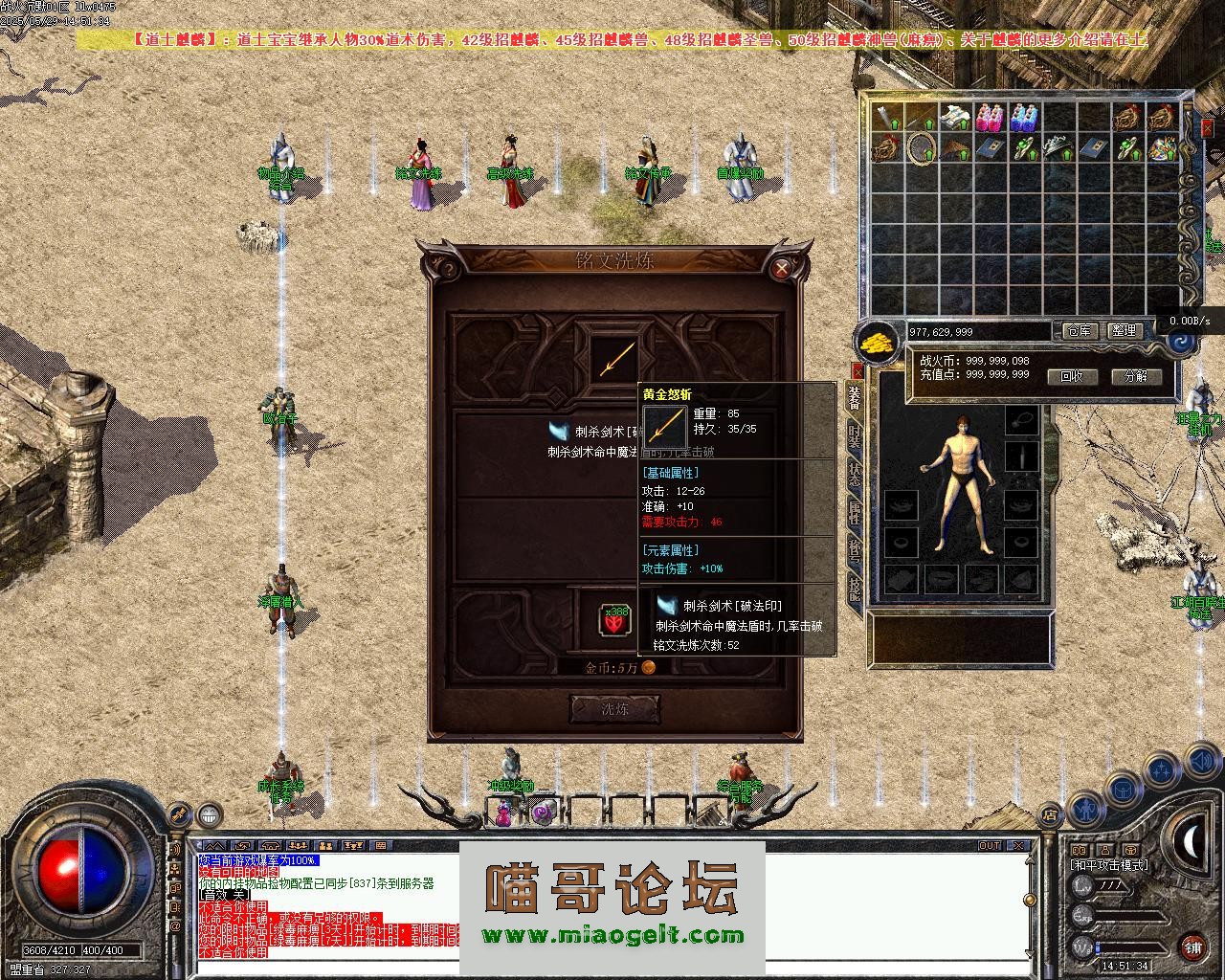This screenshot has width=1225, height=980.
Task: Close the 铭文洗炼 window
Action: (783, 268)
